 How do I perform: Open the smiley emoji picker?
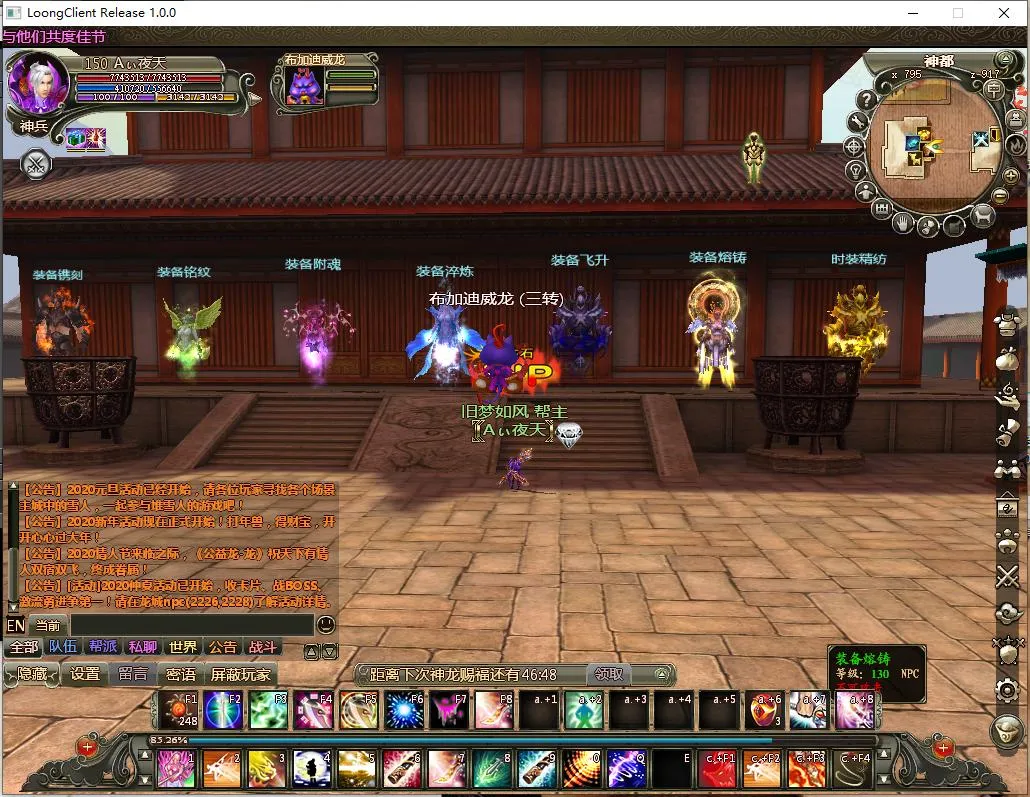point(326,625)
